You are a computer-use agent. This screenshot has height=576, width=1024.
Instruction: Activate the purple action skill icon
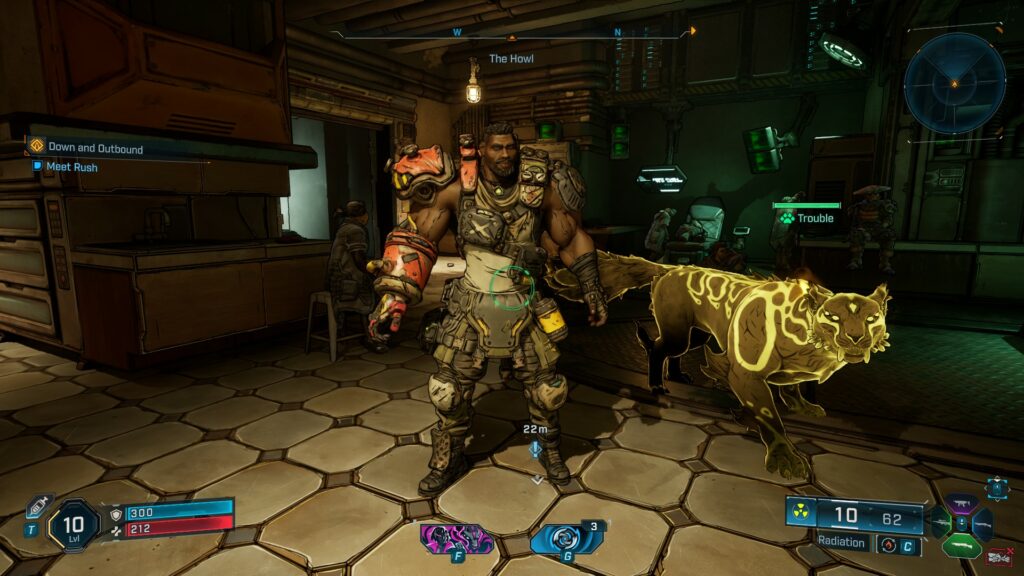click(457, 539)
